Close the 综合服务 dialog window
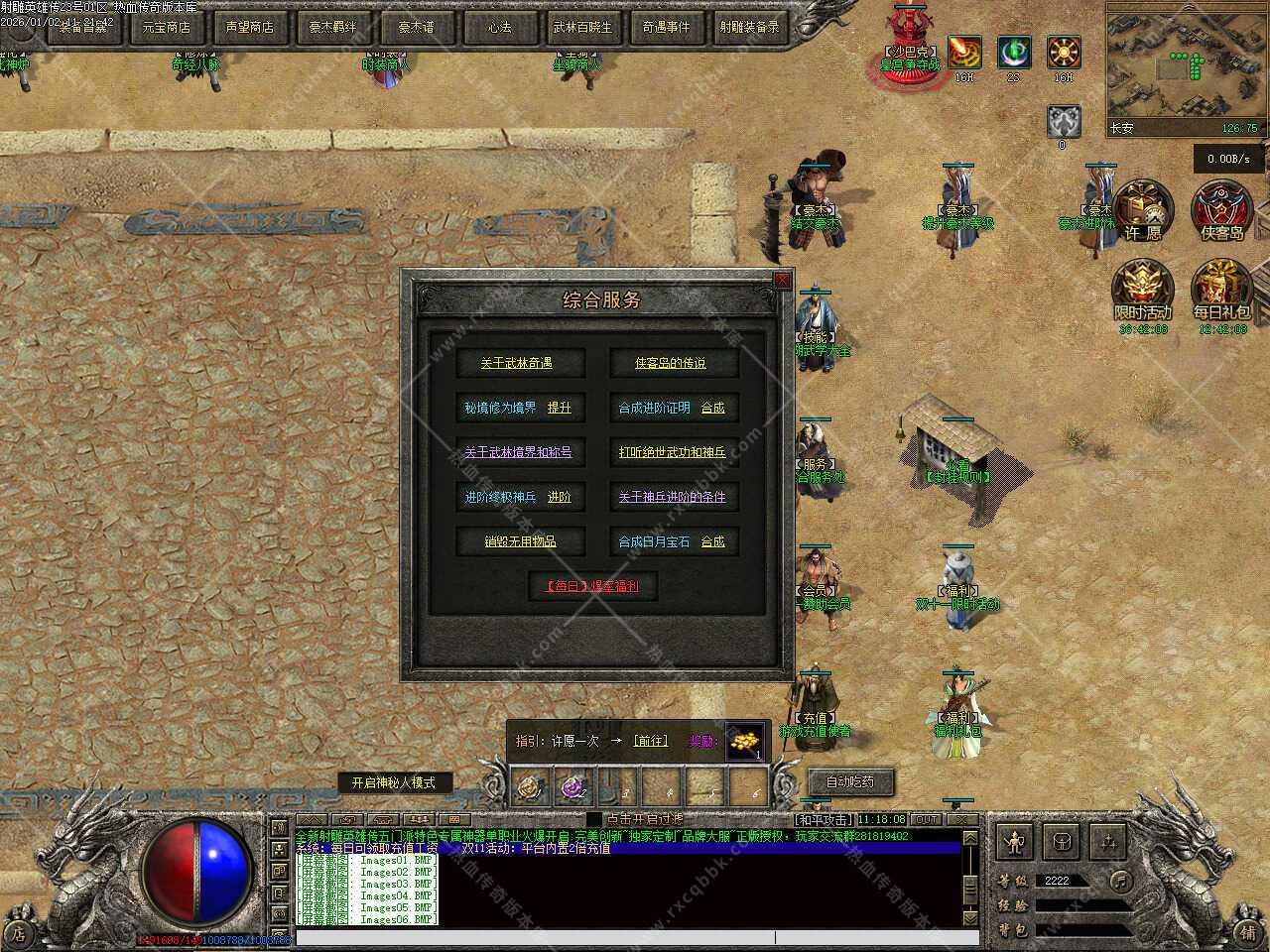The width and height of the screenshot is (1270, 952). [782, 281]
